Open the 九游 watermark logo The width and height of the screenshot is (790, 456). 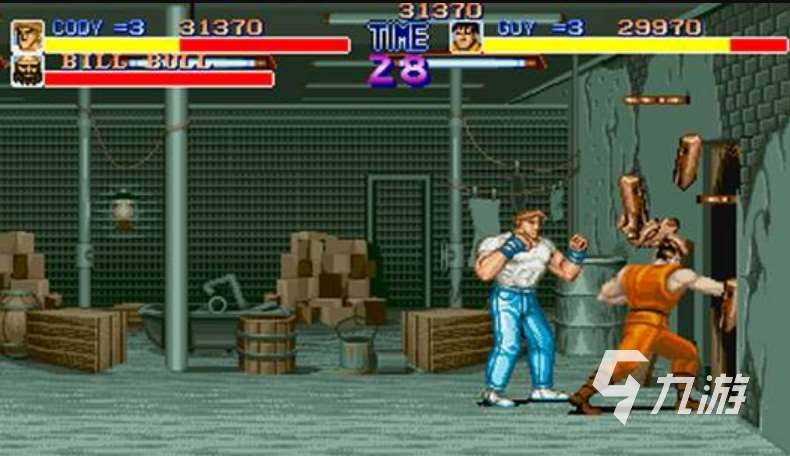point(669,384)
